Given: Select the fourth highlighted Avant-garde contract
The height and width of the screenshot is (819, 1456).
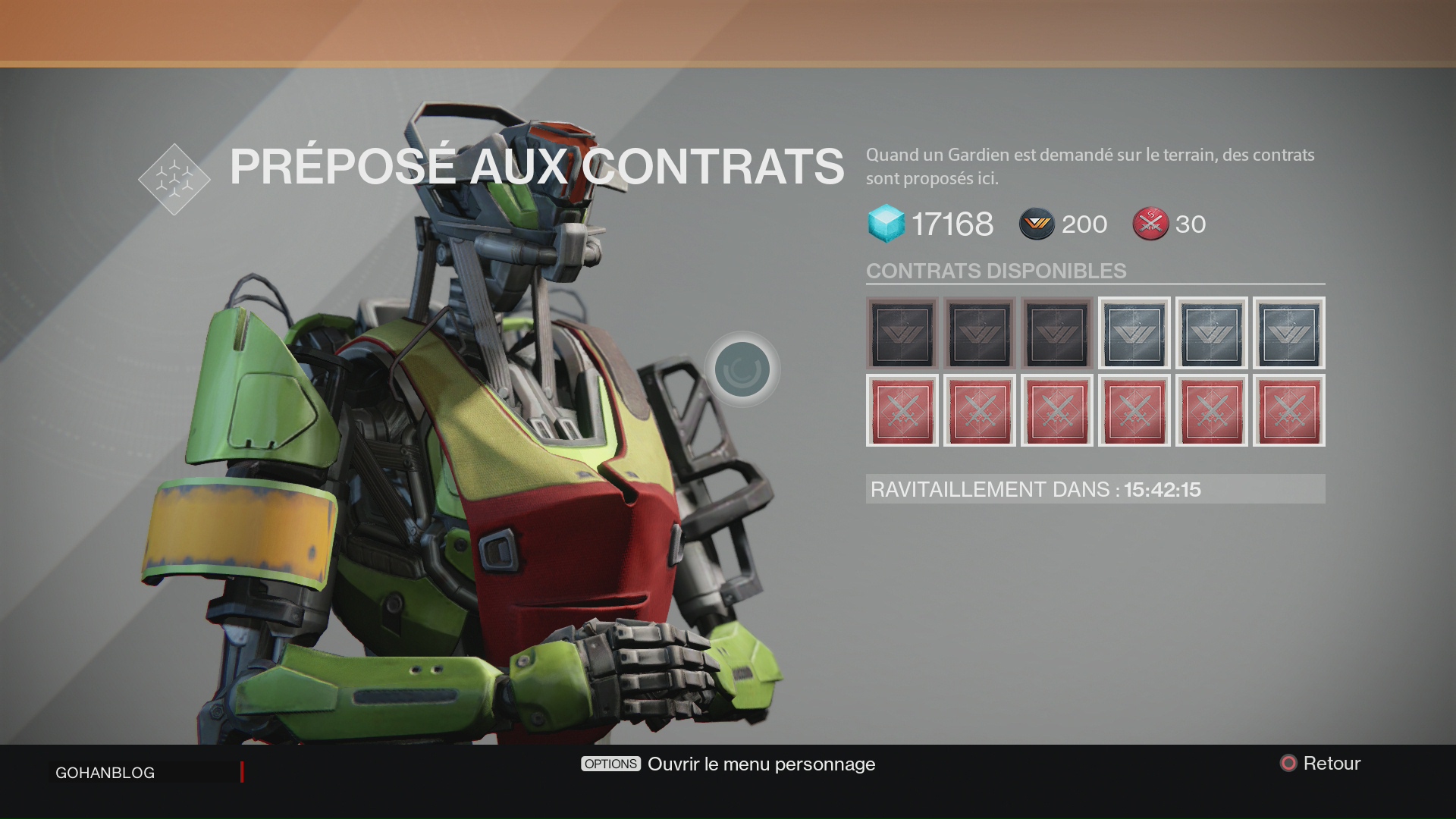Looking at the screenshot, I should click(x=1134, y=334).
